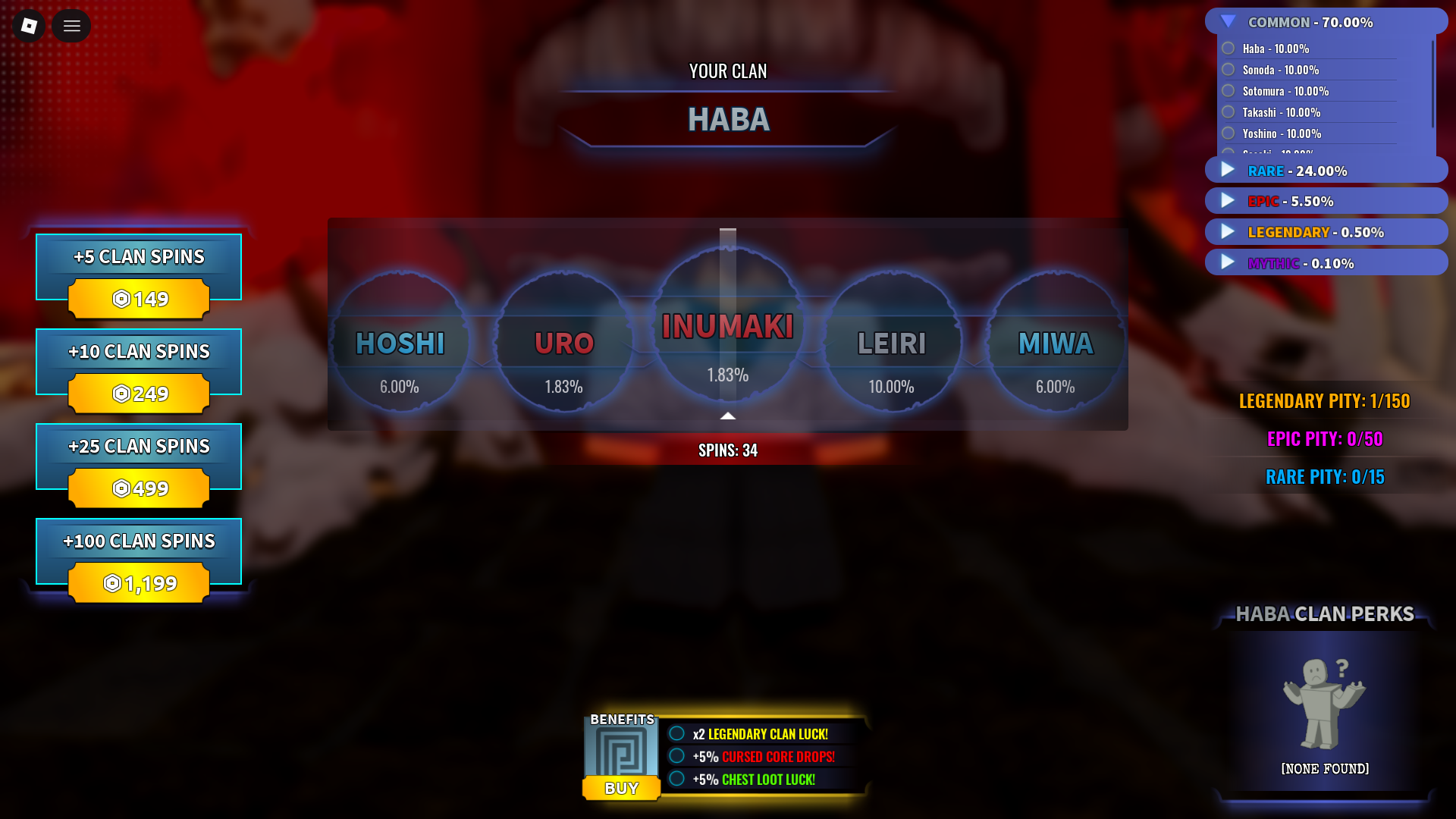
Task: Expand the RARE 24.00% rarity section
Action: tap(1227, 170)
